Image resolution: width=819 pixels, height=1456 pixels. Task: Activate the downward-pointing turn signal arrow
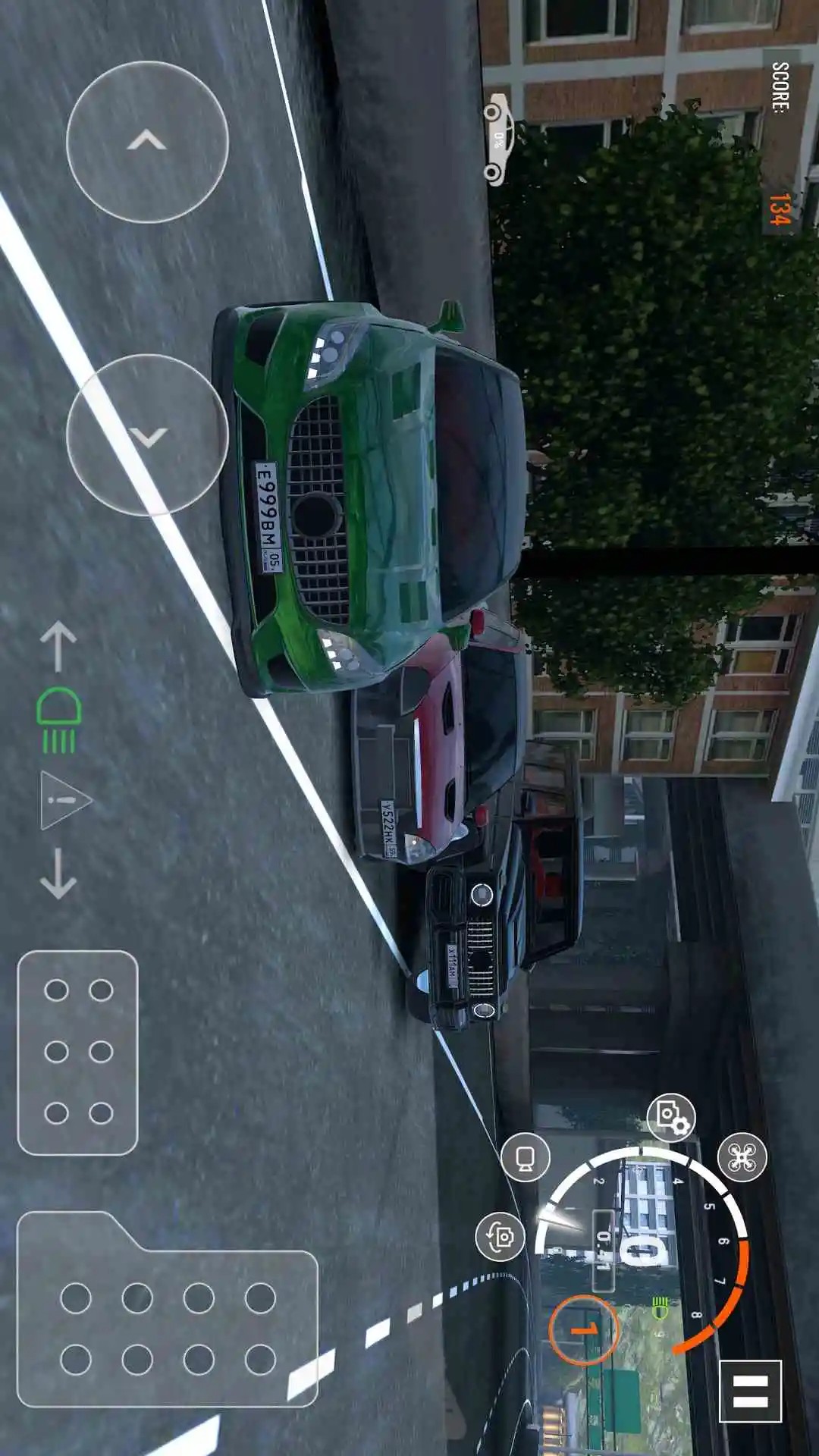pos(58,874)
